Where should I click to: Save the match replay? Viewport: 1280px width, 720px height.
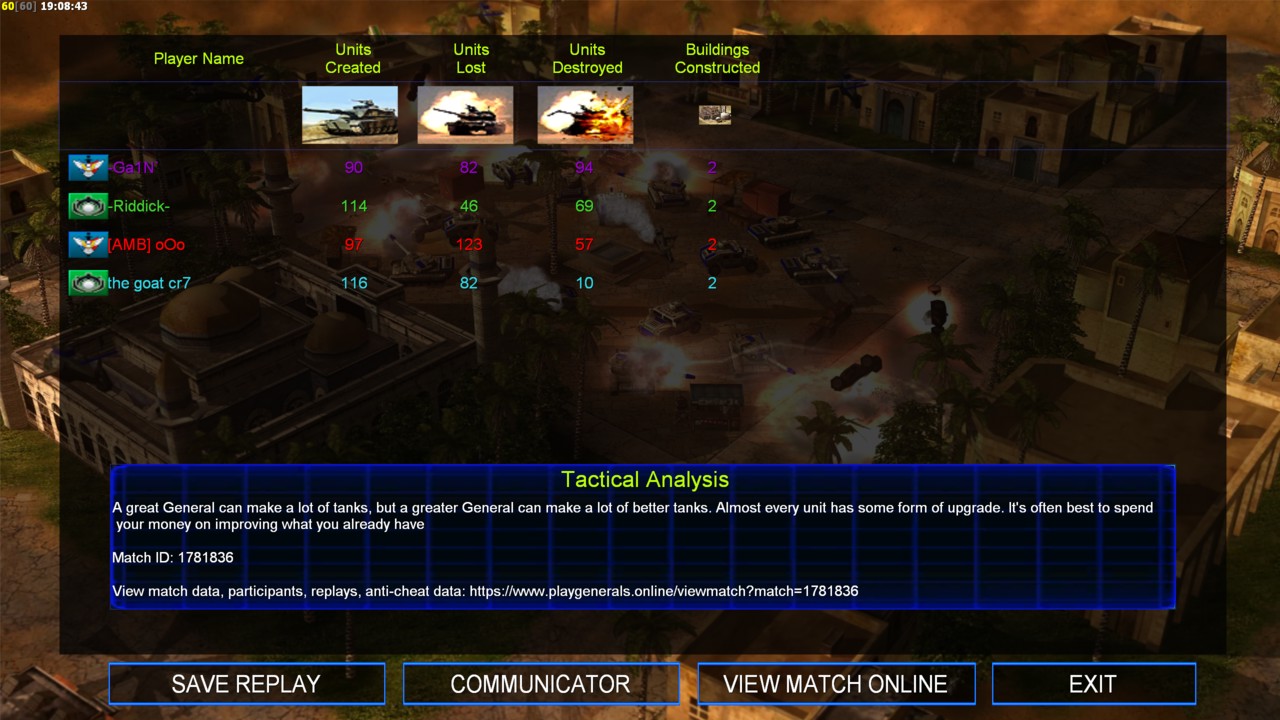[246, 684]
